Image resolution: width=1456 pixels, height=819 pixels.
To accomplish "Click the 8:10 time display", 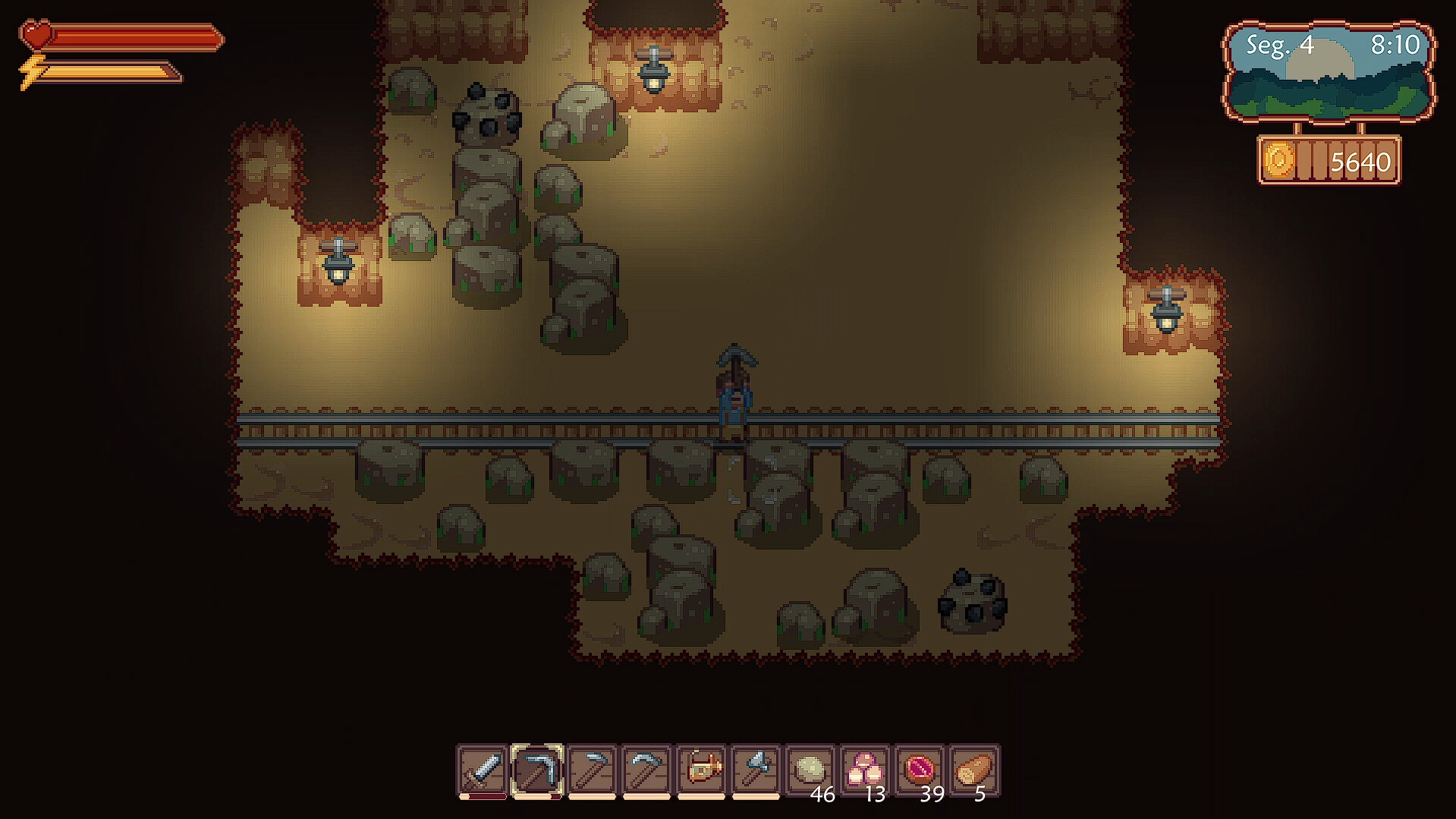I will (x=1395, y=46).
